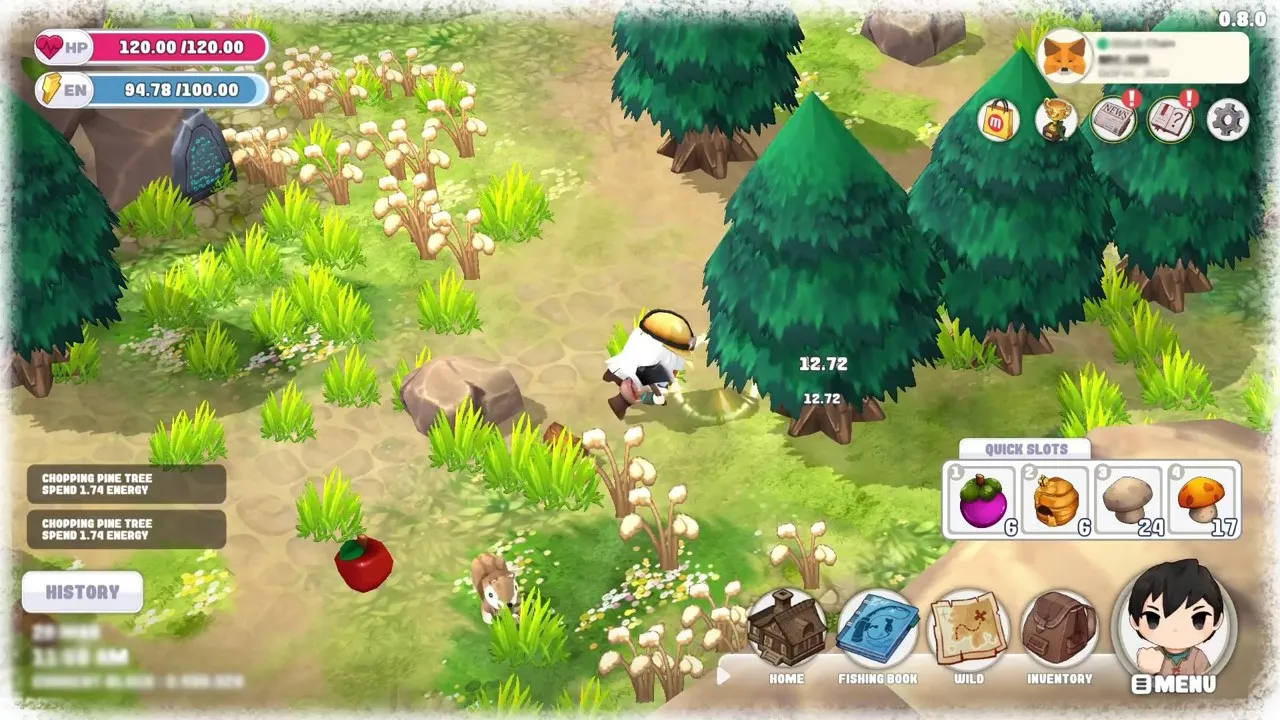The width and height of the screenshot is (1280, 720).
Task: Select the beehive in quick slot 2
Action: coord(1056,500)
